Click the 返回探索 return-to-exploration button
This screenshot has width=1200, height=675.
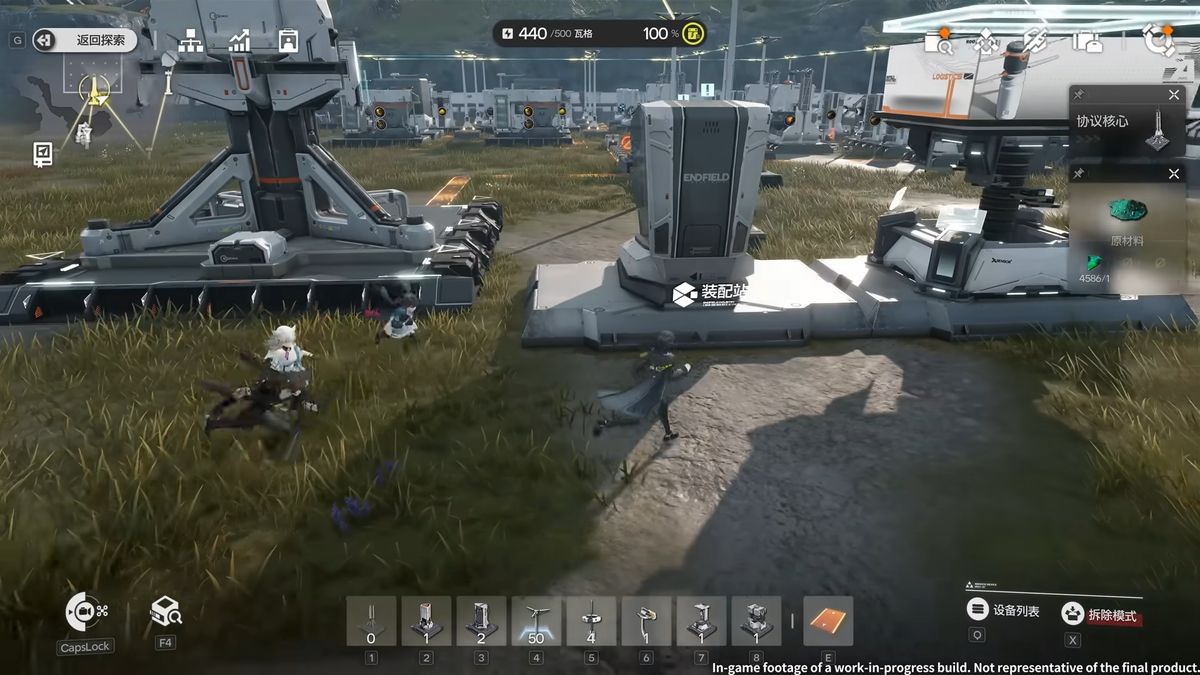coord(85,40)
